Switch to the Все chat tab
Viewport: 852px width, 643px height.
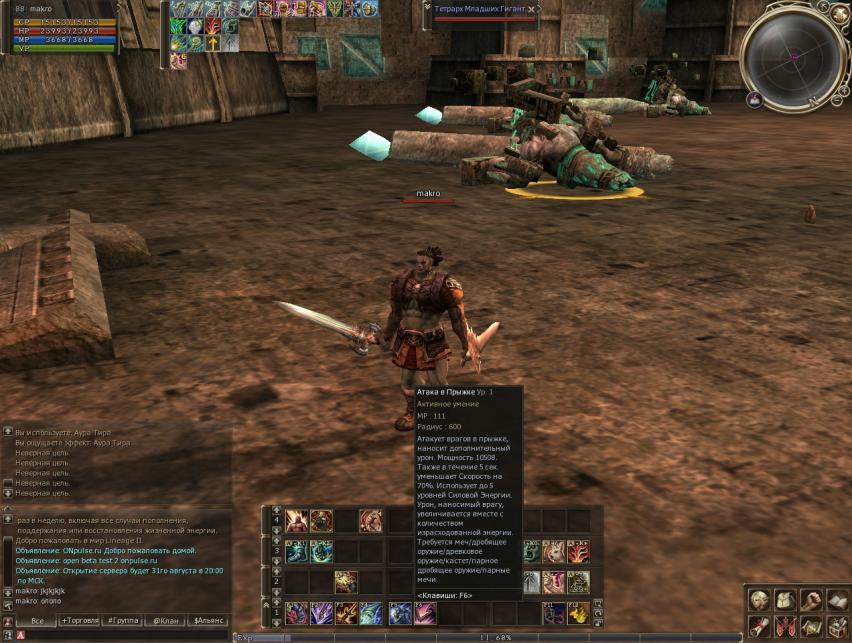[37, 621]
